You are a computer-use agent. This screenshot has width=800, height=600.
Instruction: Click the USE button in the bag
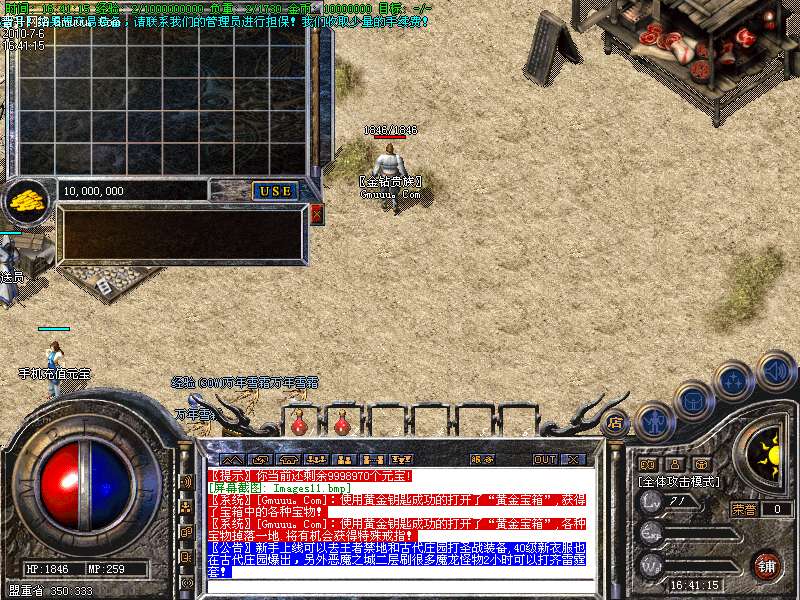click(273, 191)
